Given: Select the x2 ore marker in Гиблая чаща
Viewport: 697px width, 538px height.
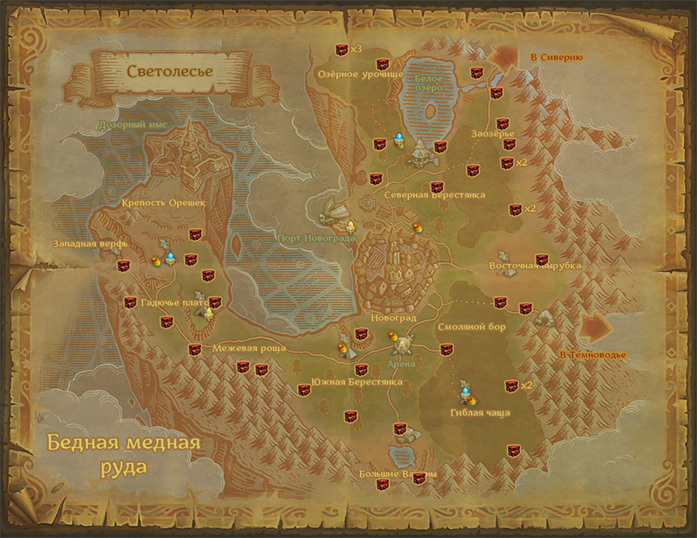Looking at the screenshot, I should (x=512, y=385).
